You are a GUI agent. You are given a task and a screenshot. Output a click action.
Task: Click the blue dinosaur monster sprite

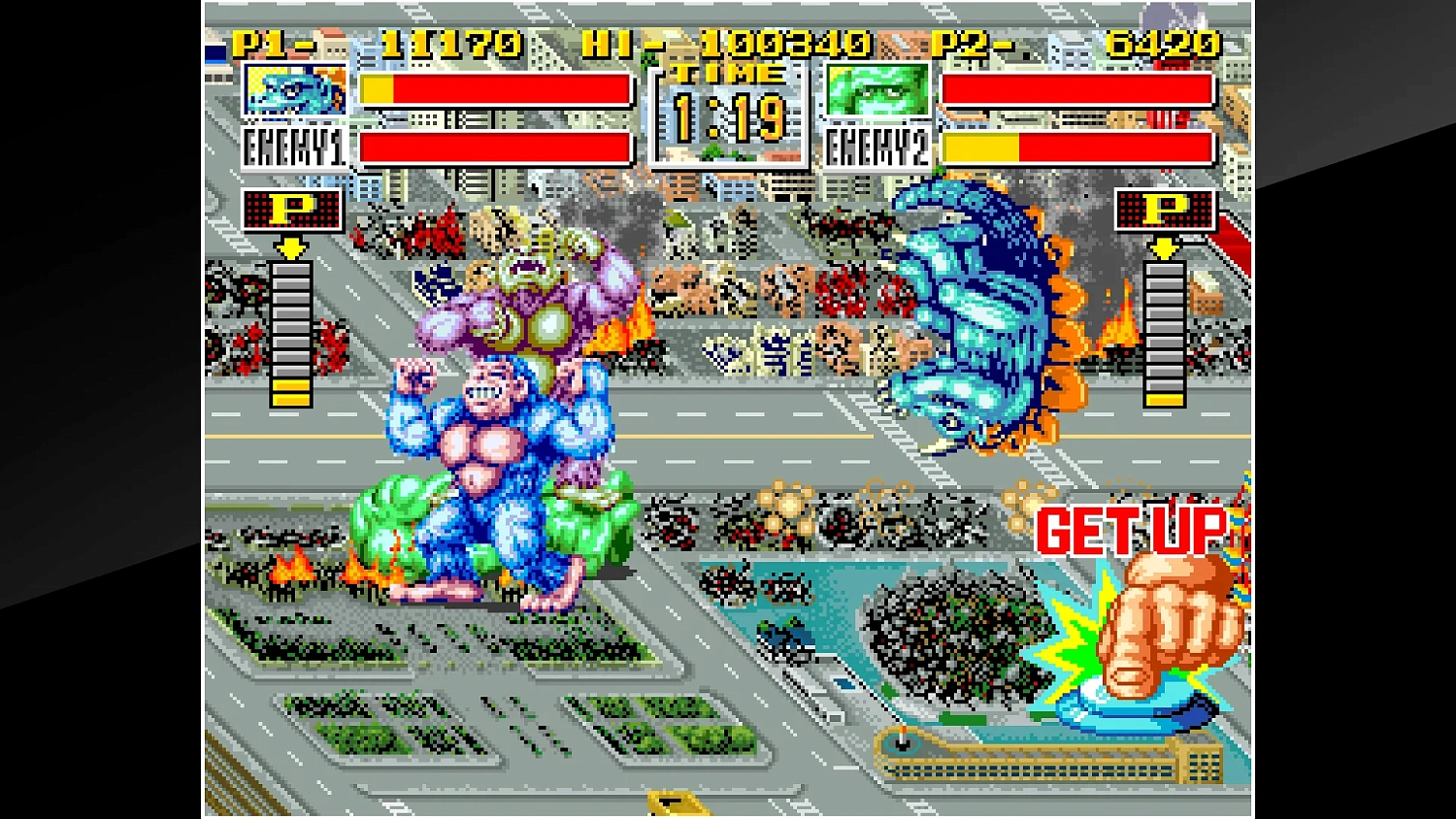(x=971, y=311)
